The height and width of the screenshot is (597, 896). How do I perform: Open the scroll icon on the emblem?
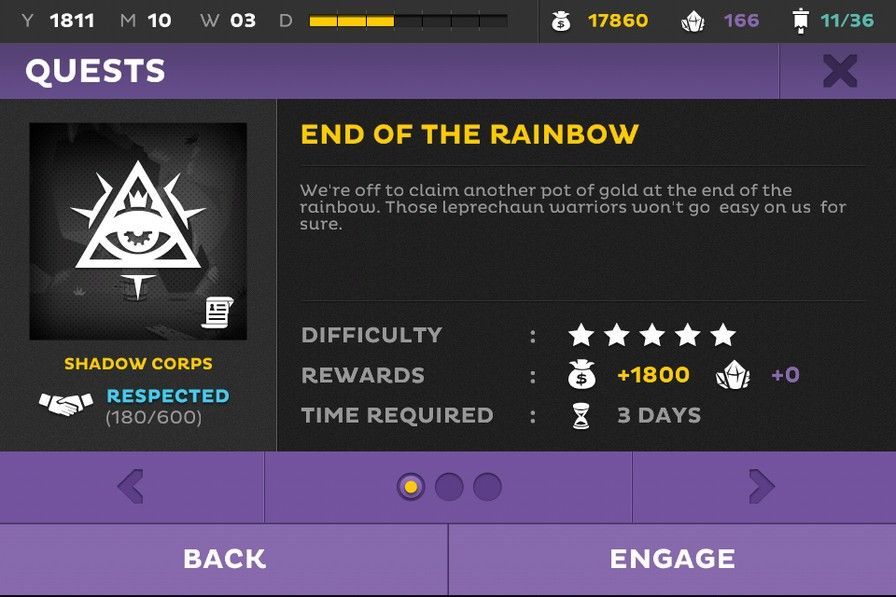(217, 312)
